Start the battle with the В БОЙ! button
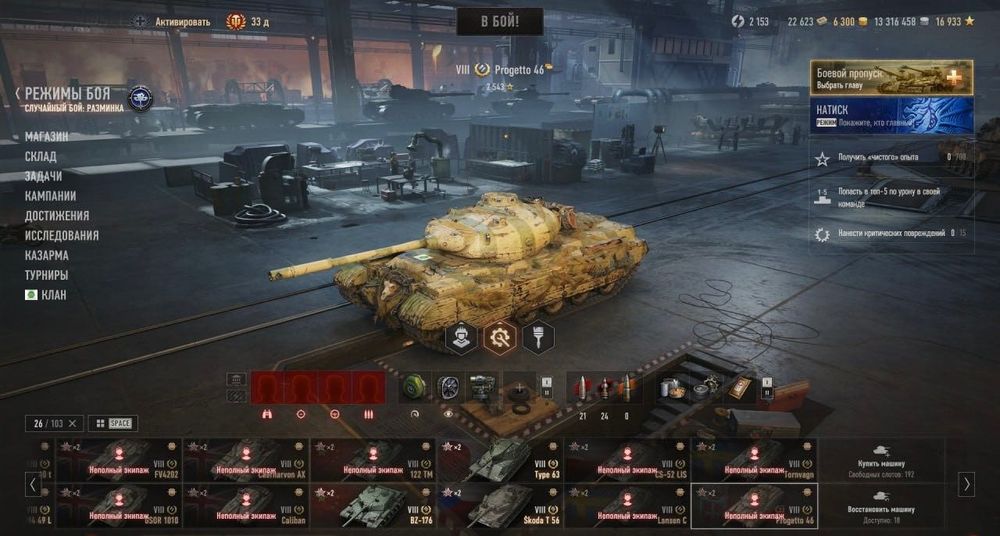This screenshot has height=536, width=1000. [500, 21]
